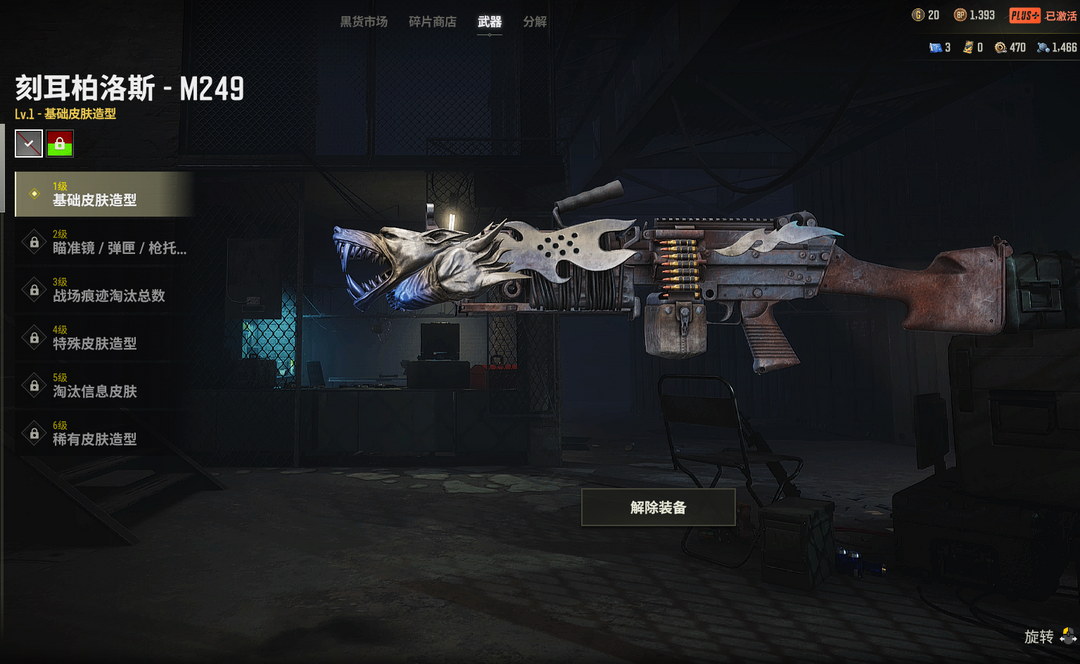
Task: Select level 4 特殊皮肤造型 entry
Action: coord(104,338)
